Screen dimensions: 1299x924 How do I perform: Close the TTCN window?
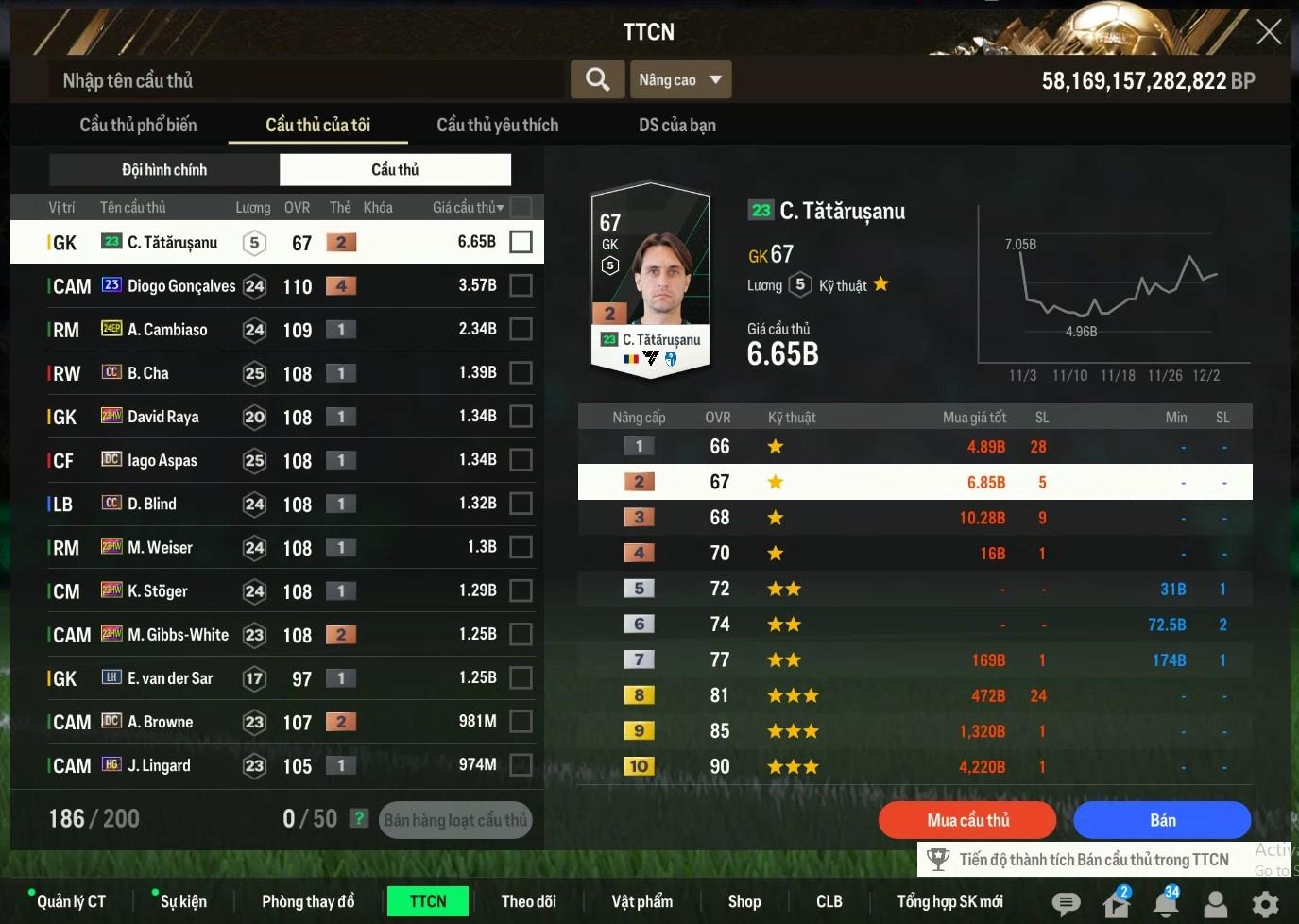[x=1269, y=32]
